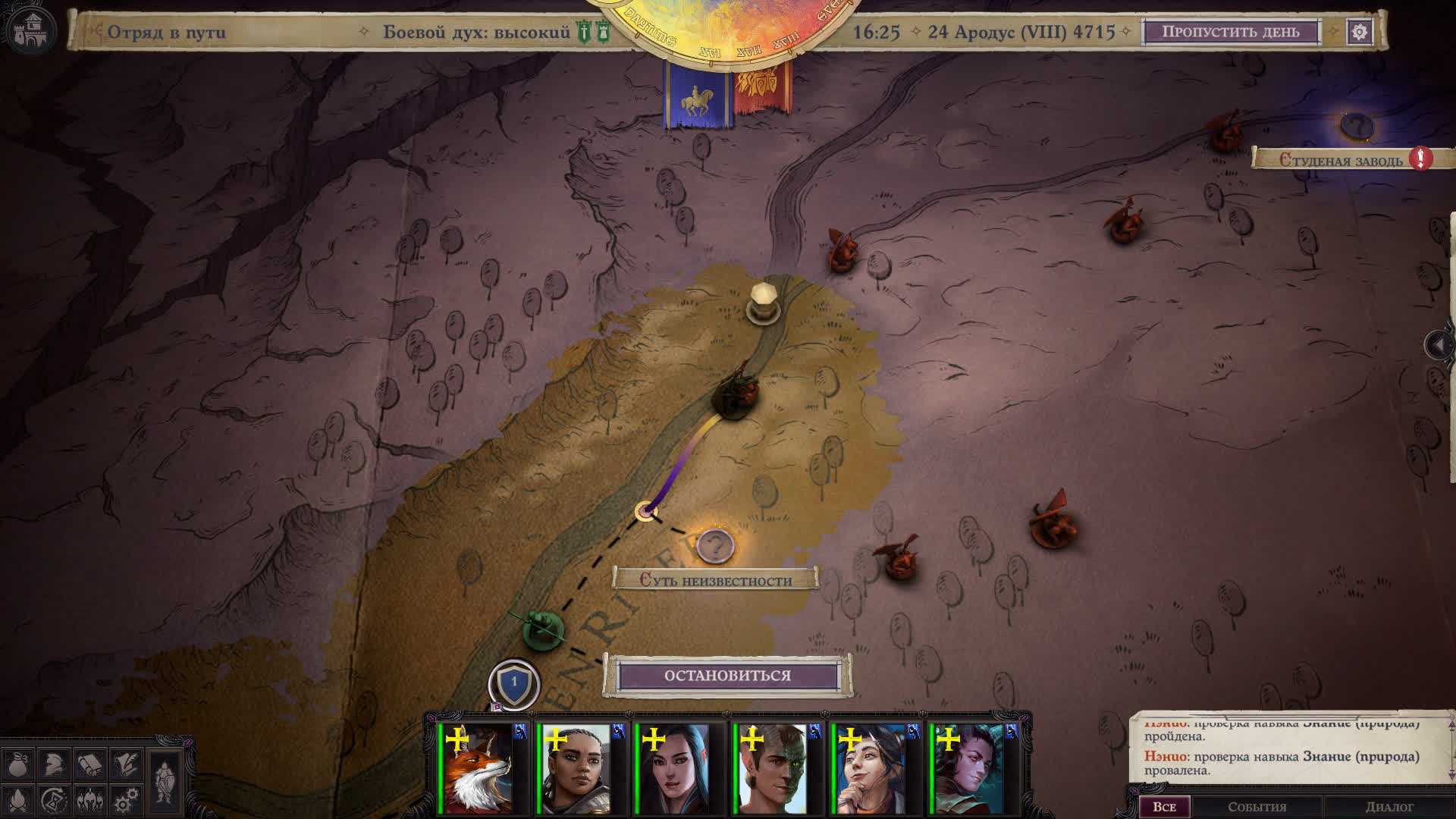Open the inventory pouch icon

18,764
